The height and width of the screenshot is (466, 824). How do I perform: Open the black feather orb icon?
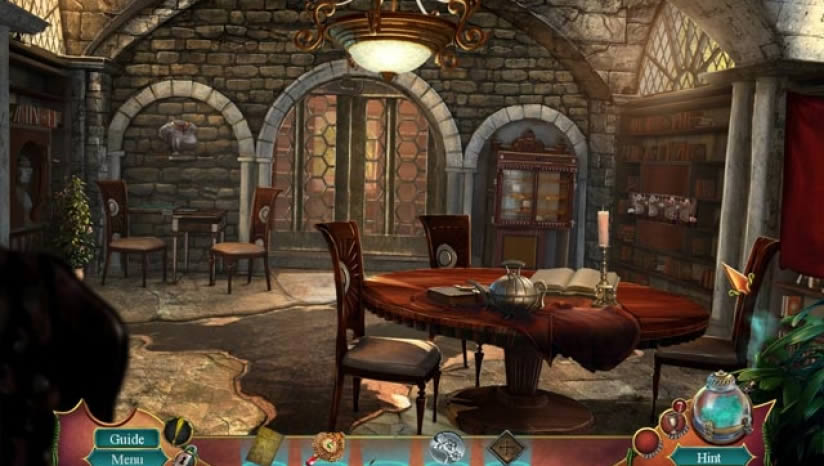tap(178, 431)
